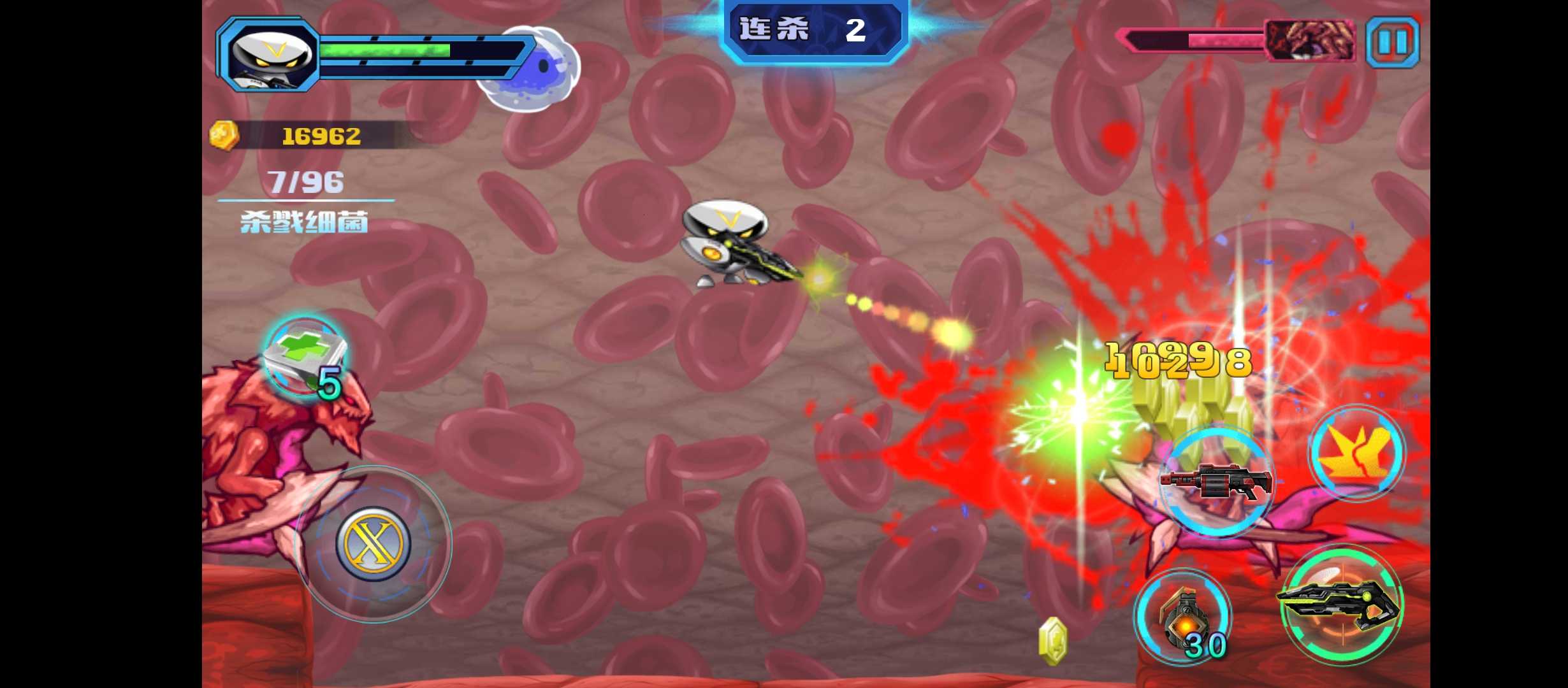Tap the gold coin counter icon
1568x688 pixels.
[224, 136]
